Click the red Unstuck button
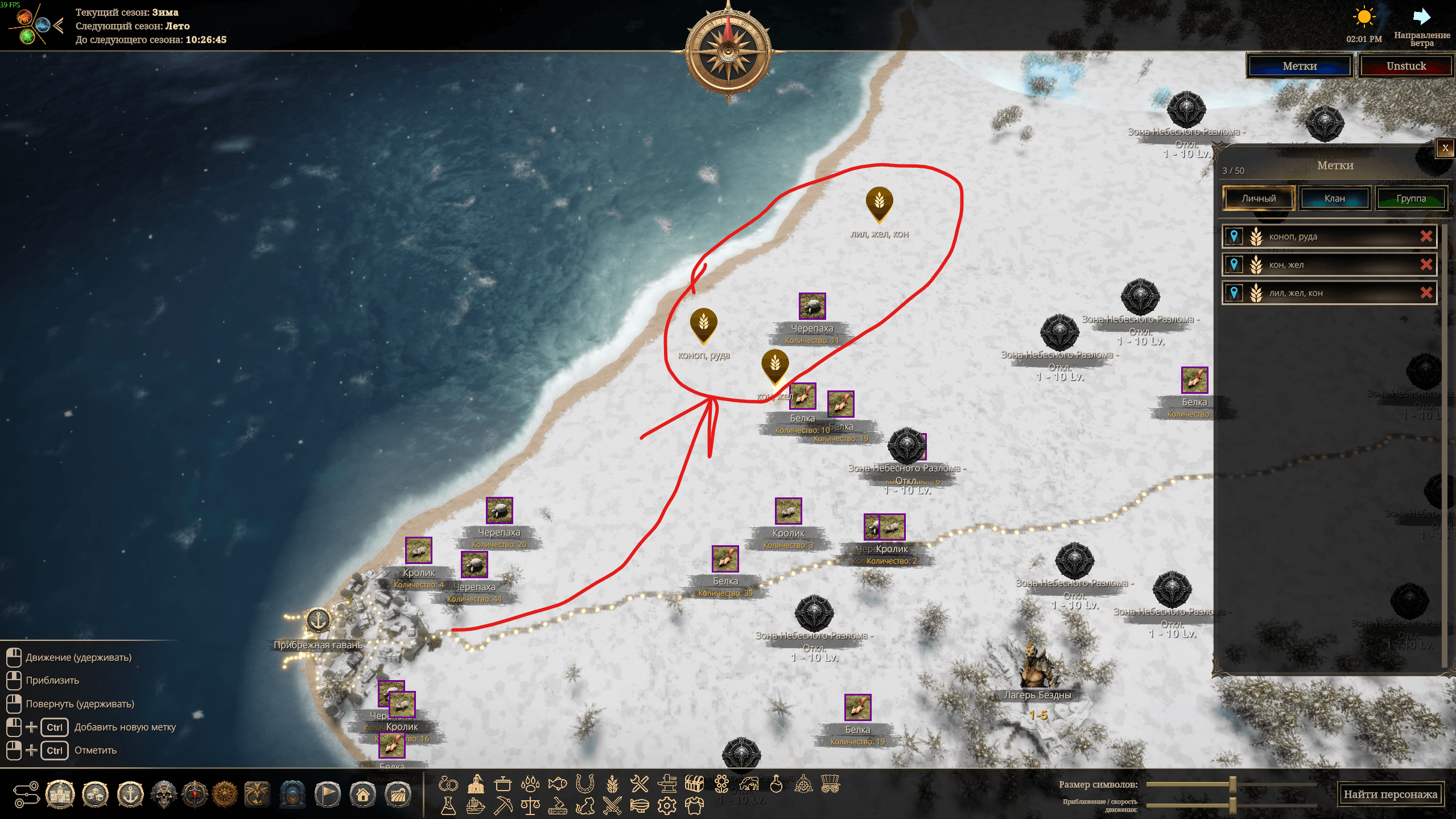The image size is (1456, 819). (x=1405, y=66)
